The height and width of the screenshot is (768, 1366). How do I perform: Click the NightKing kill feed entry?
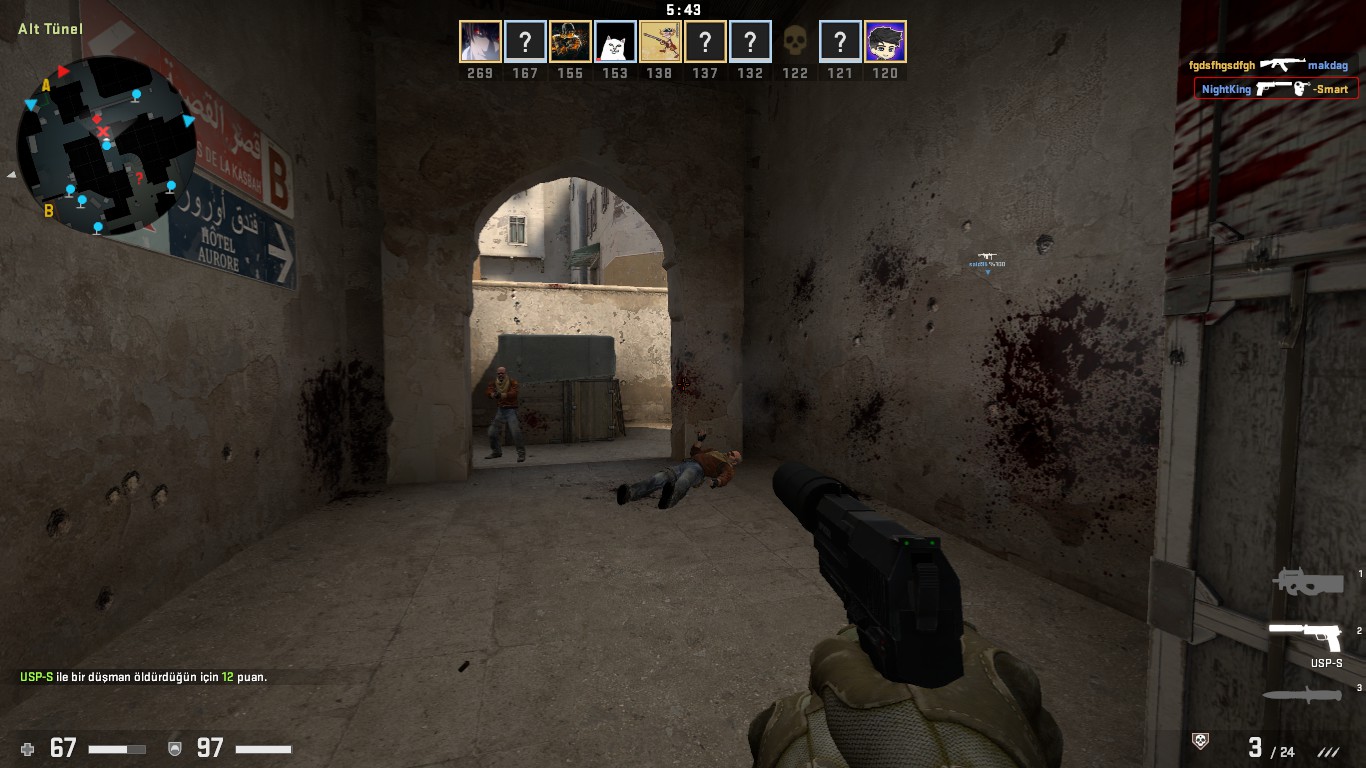[1275, 89]
